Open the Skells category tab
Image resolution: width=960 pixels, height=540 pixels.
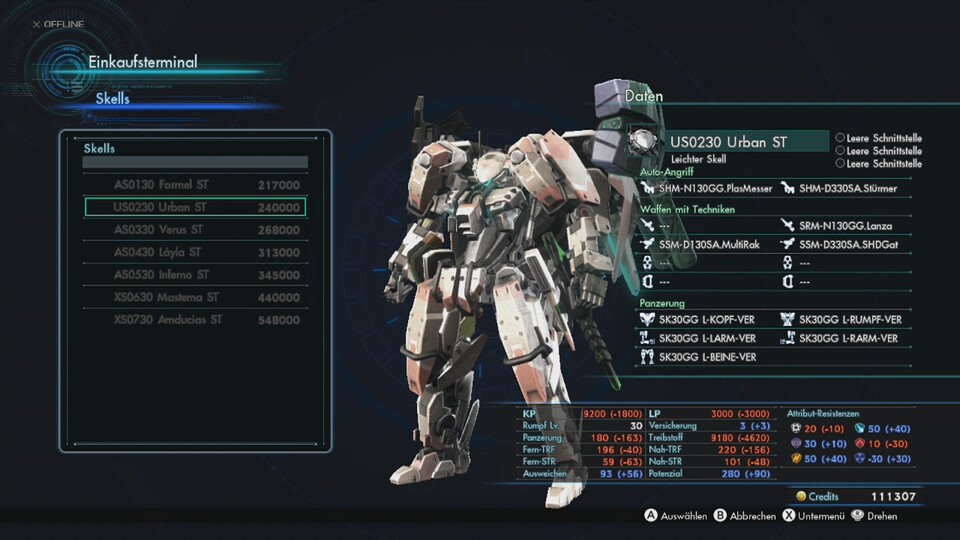tap(113, 99)
